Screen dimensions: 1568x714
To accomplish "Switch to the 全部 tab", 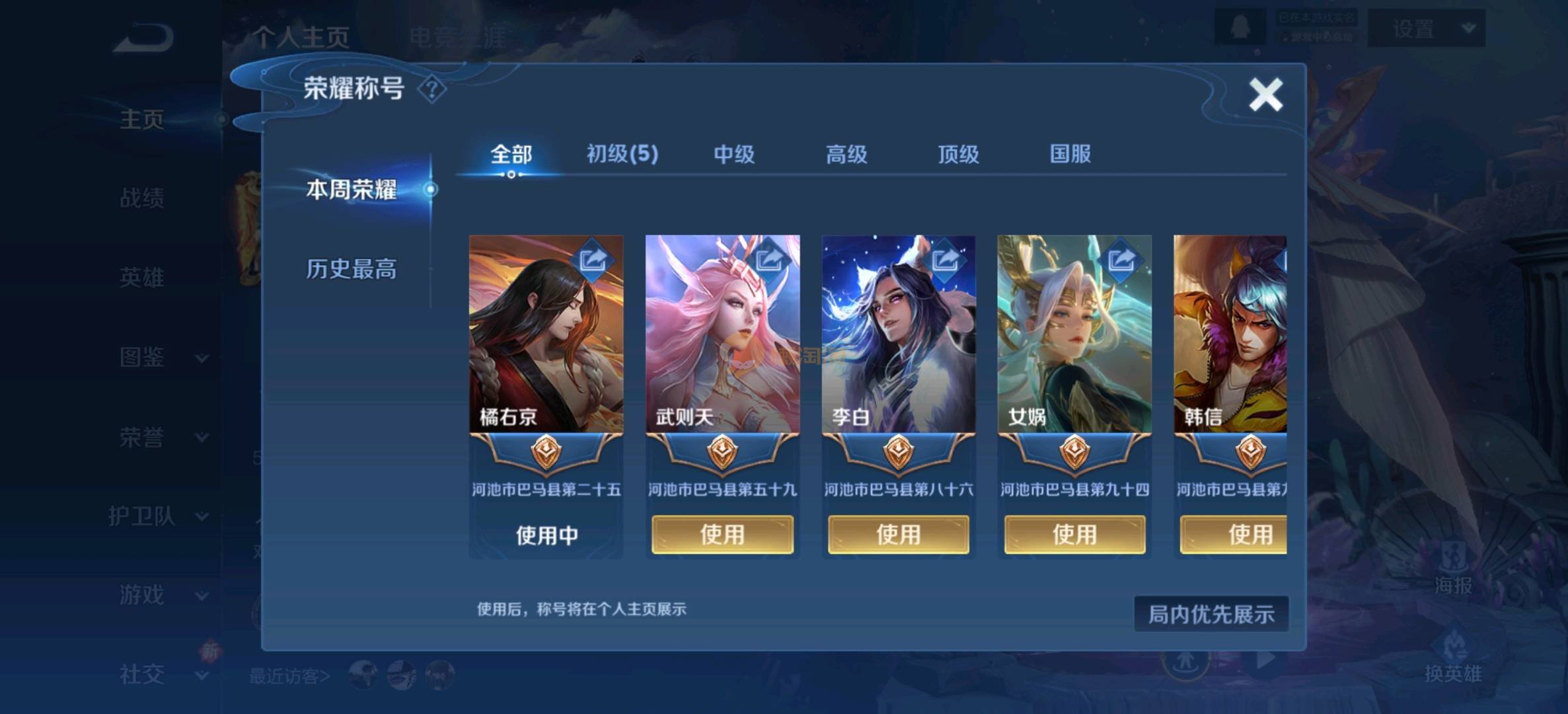I will tap(511, 155).
